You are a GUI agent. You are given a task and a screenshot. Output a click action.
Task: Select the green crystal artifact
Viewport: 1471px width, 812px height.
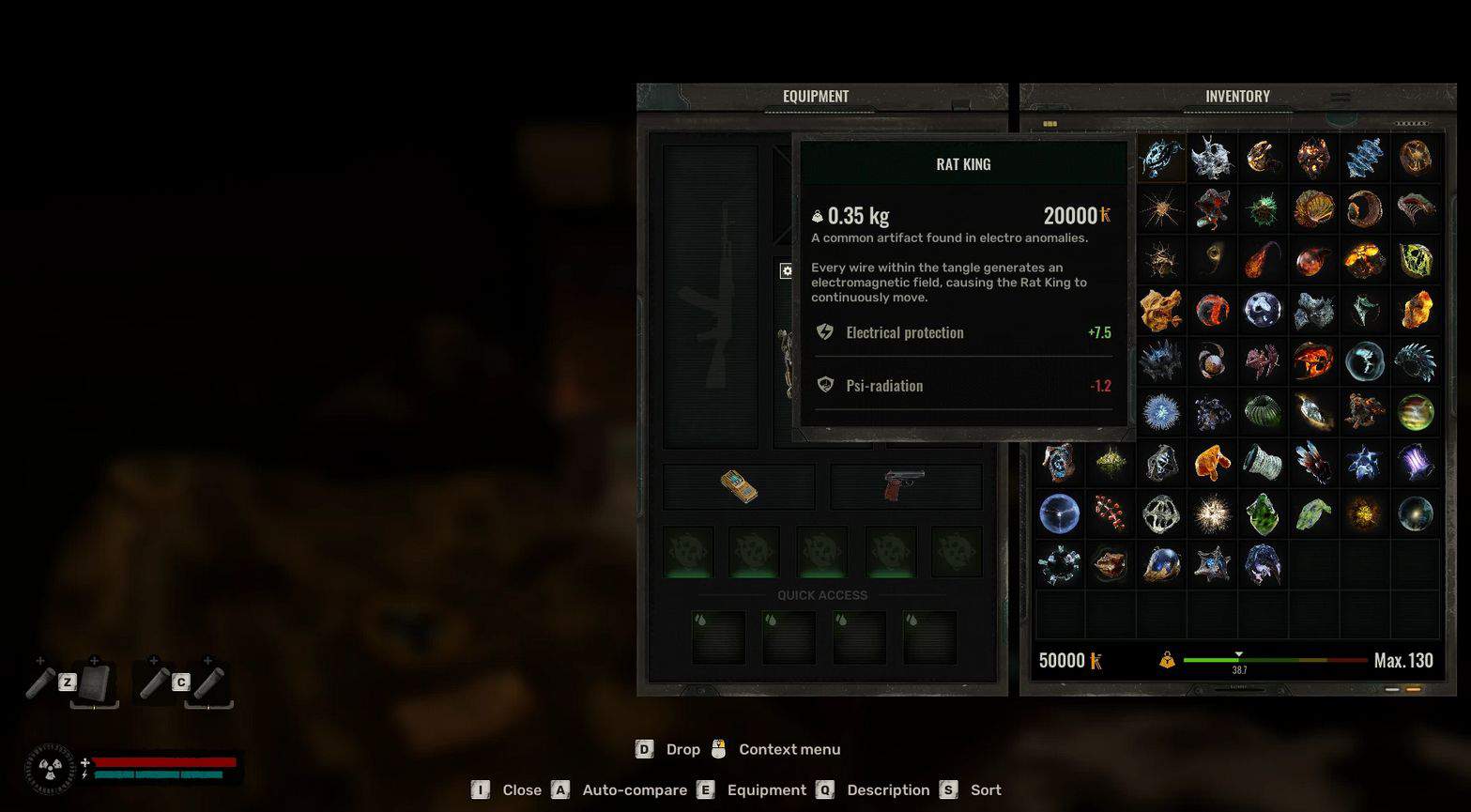click(x=1263, y=513)
